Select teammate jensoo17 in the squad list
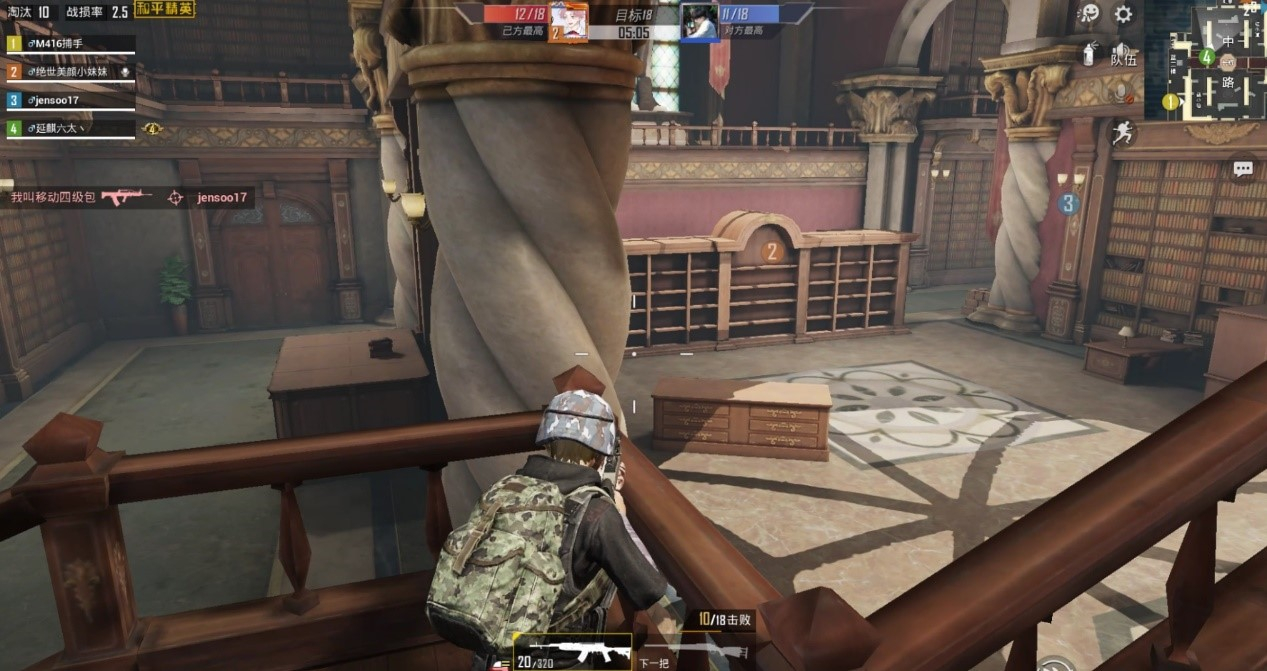 click(70, 100)
